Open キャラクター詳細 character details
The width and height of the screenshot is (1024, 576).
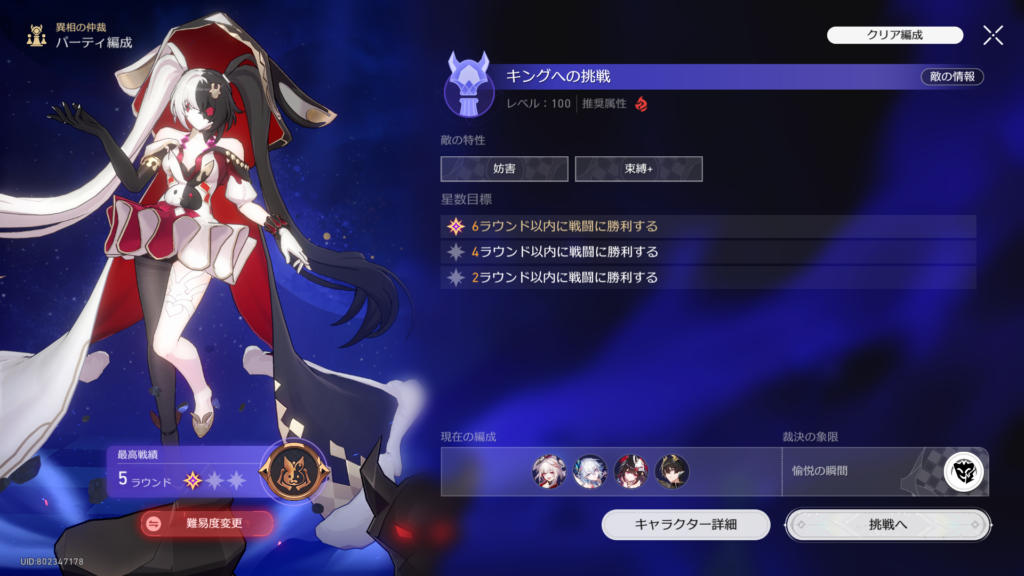pos(686,524)
